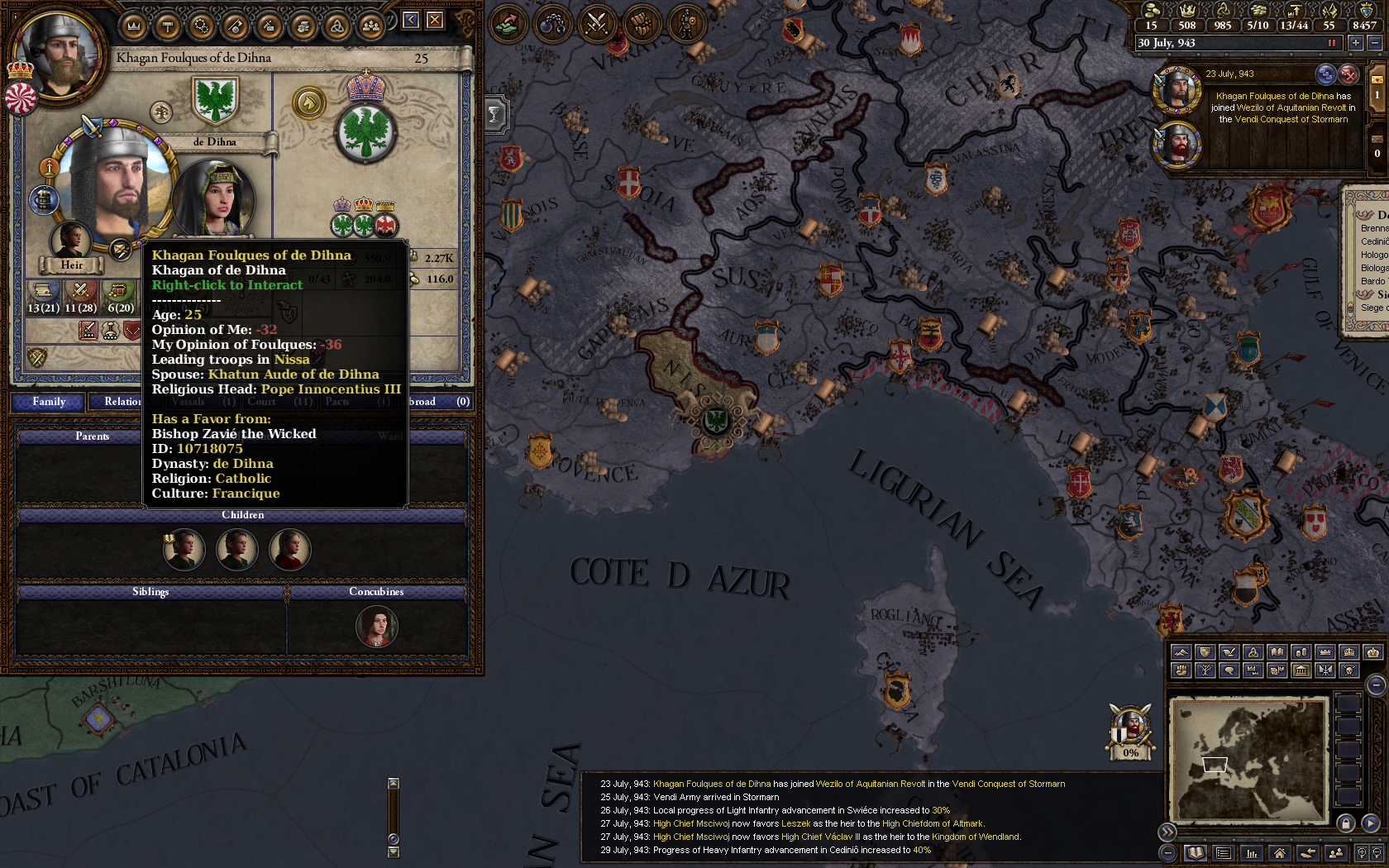Toggle the dynasty tree map mode

(1205, 670)
